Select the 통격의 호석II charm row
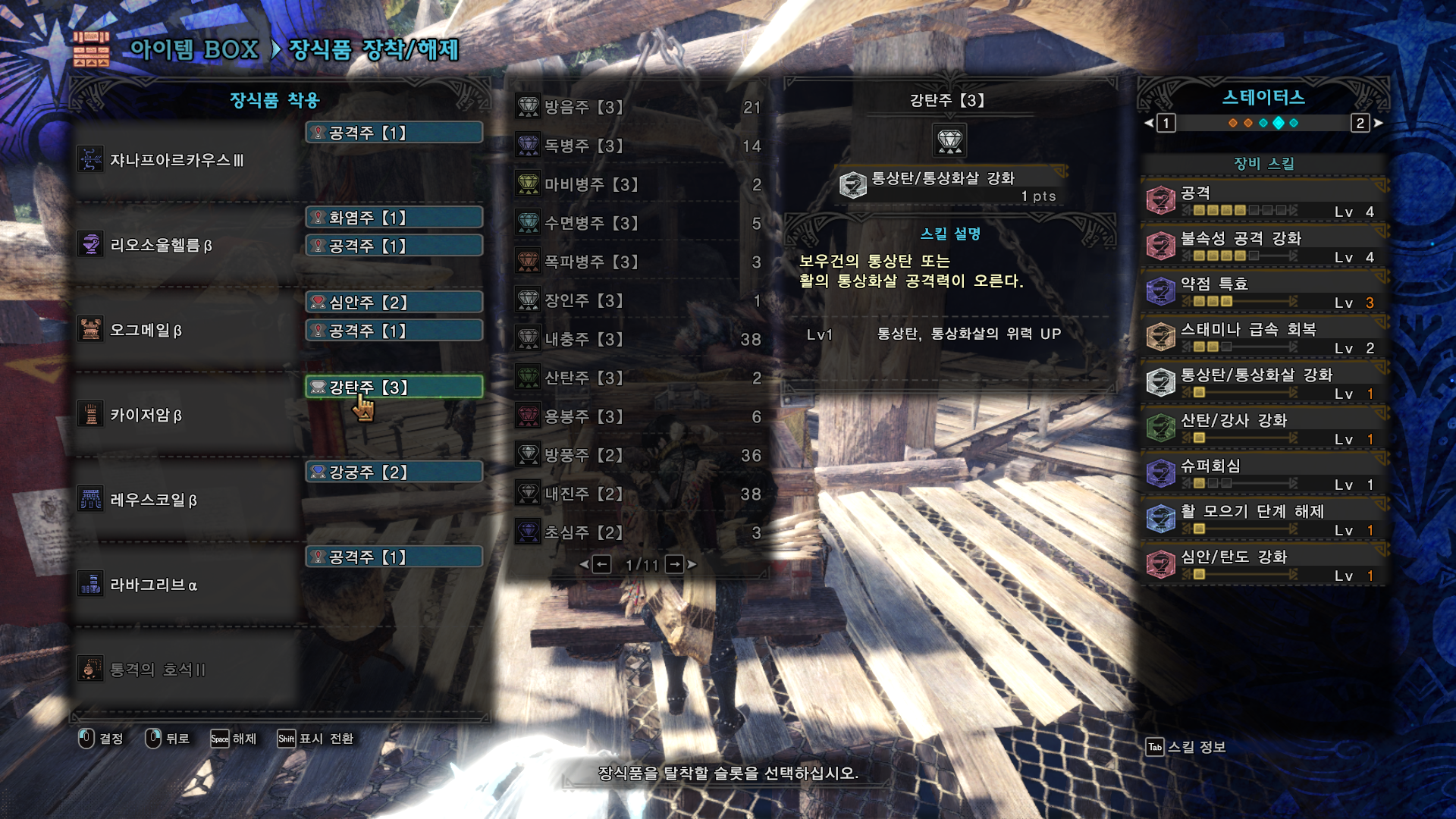The height and width of the screenshot is (819, 1456). point(186,670)
